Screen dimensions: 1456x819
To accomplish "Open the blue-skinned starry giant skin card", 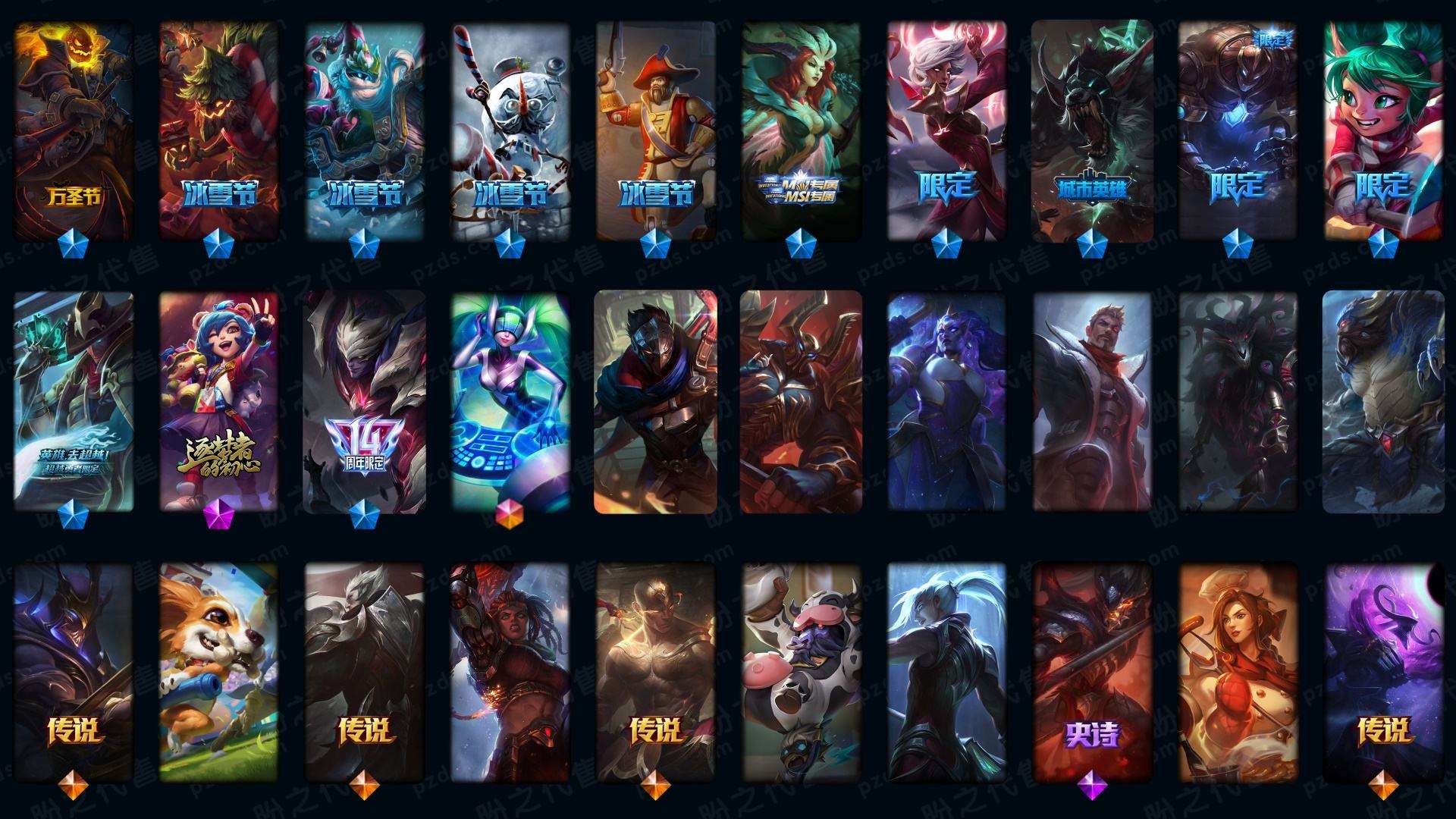I will pyautogui.click(x=946, y=402).
